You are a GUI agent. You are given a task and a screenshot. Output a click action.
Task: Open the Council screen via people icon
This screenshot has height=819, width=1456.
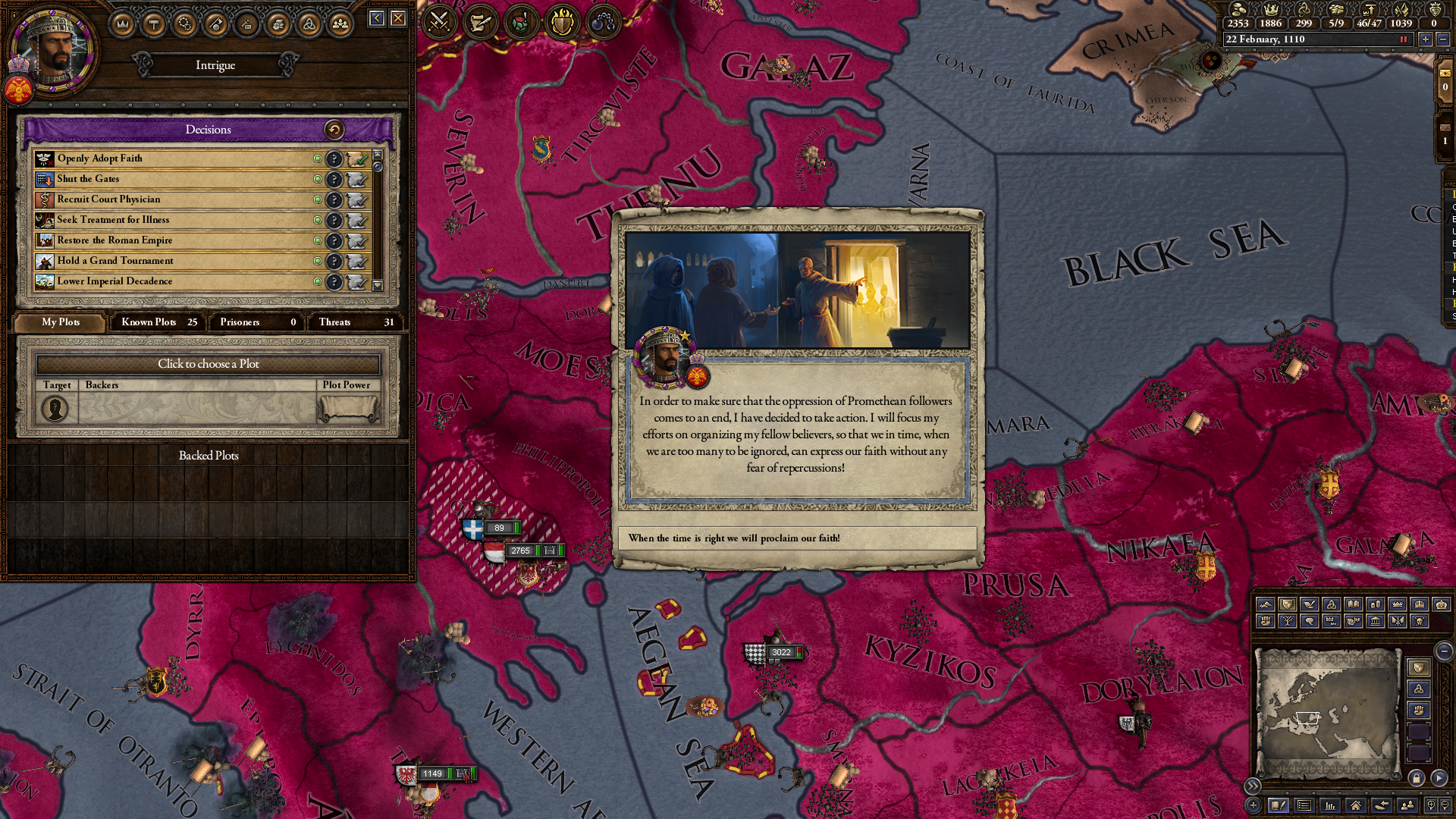tap(340, 21)
